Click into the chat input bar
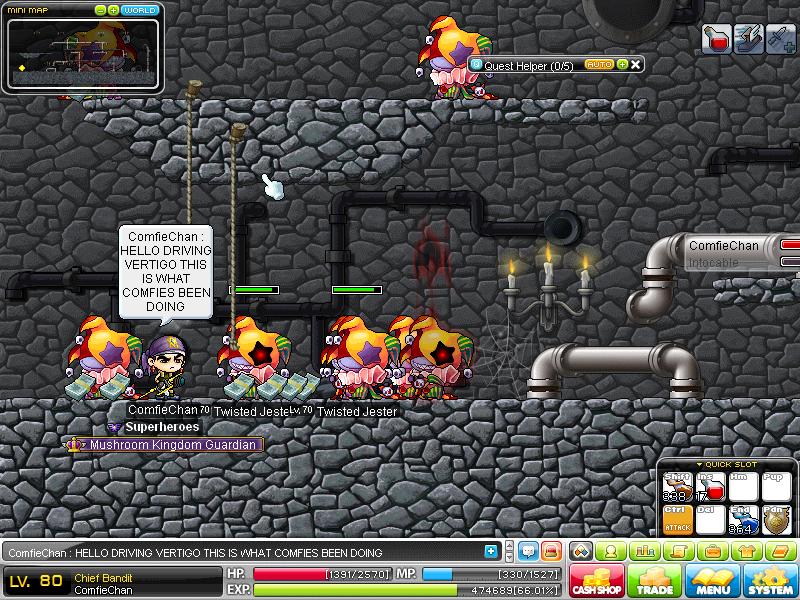This screenshot has width=800, height=600. click(x=250, y=552)
